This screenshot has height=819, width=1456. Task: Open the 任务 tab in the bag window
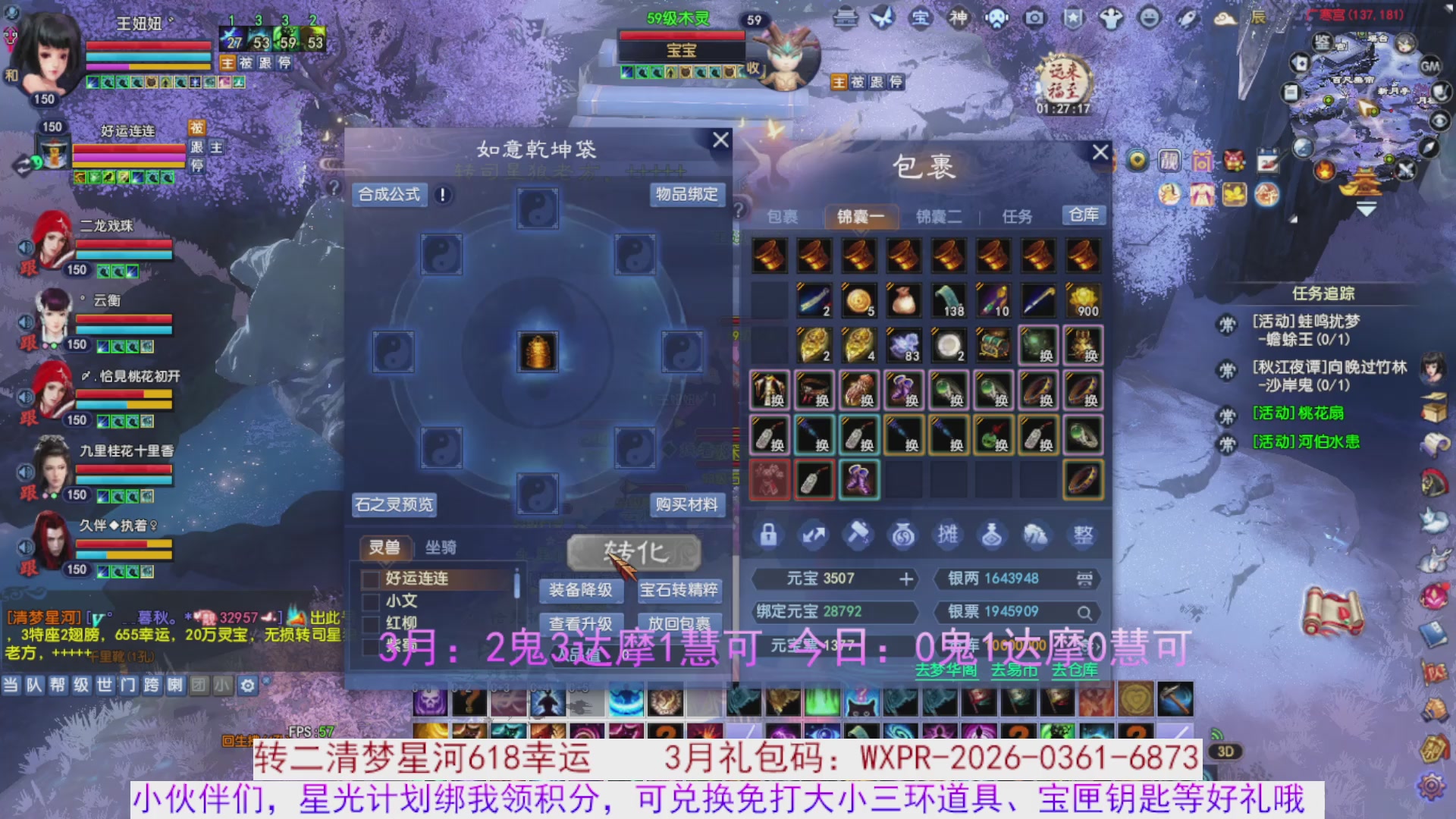click(x=1017, y=216)
